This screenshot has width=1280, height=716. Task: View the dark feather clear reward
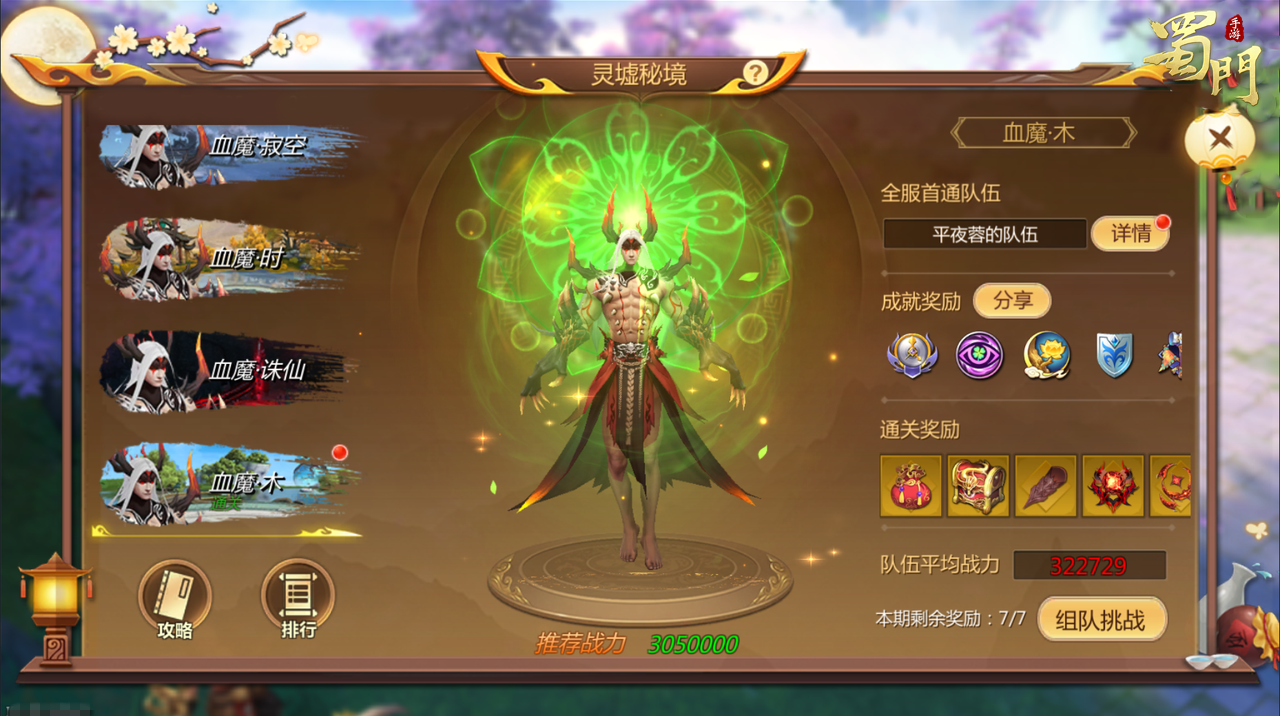(1046, 486)
